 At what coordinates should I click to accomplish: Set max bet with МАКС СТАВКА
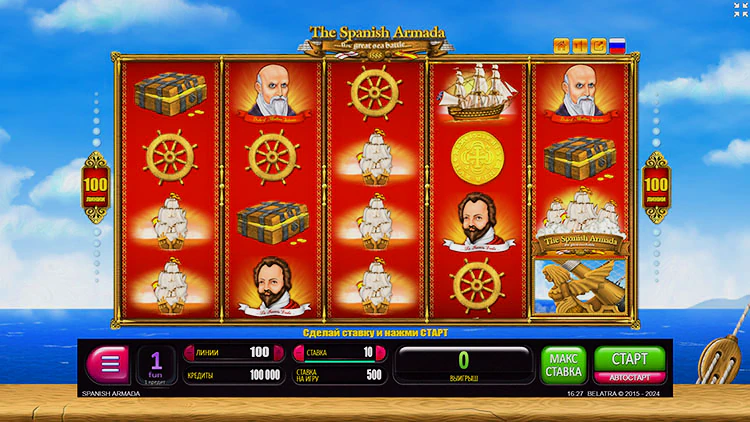point(564,365)
